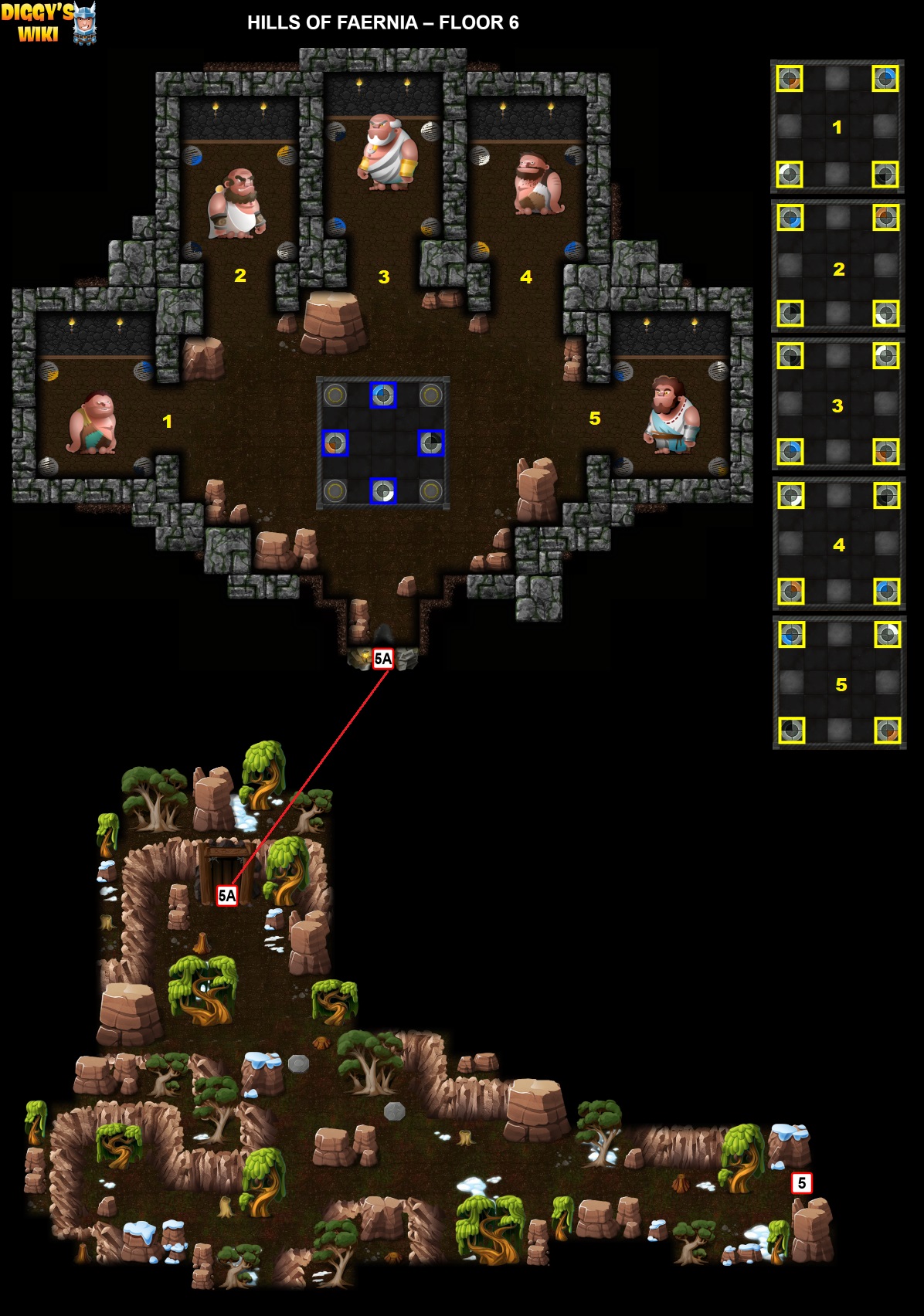Open solution diagram panel 1

pos(837,127)
